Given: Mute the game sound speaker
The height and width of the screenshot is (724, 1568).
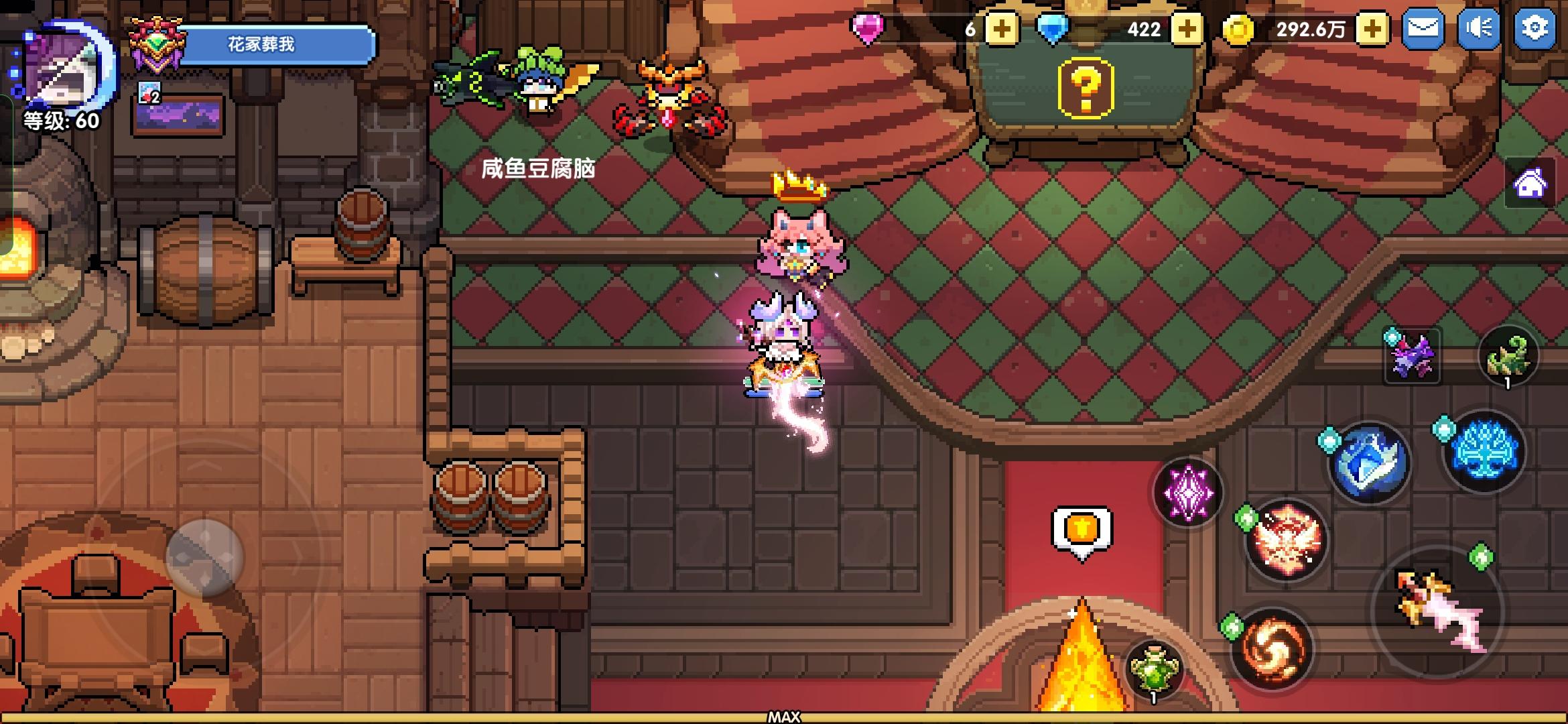Looking at the screenshot, I should coord(1480,29).
